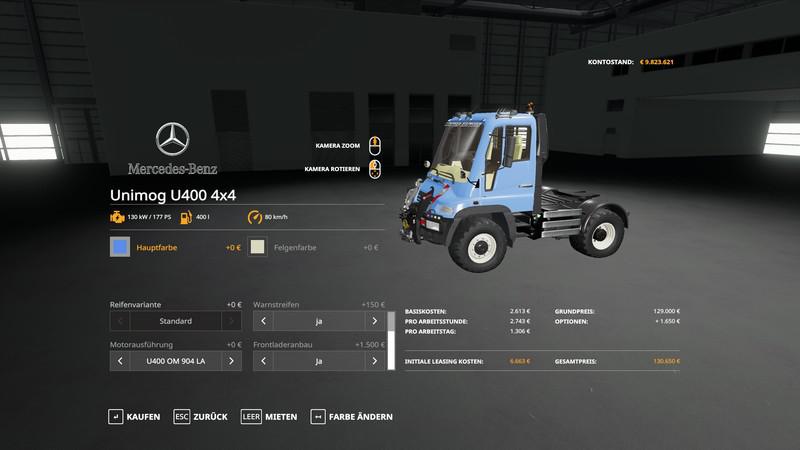
Task: Click the configuration options scrollbar
Action: [x=391, y=340]
